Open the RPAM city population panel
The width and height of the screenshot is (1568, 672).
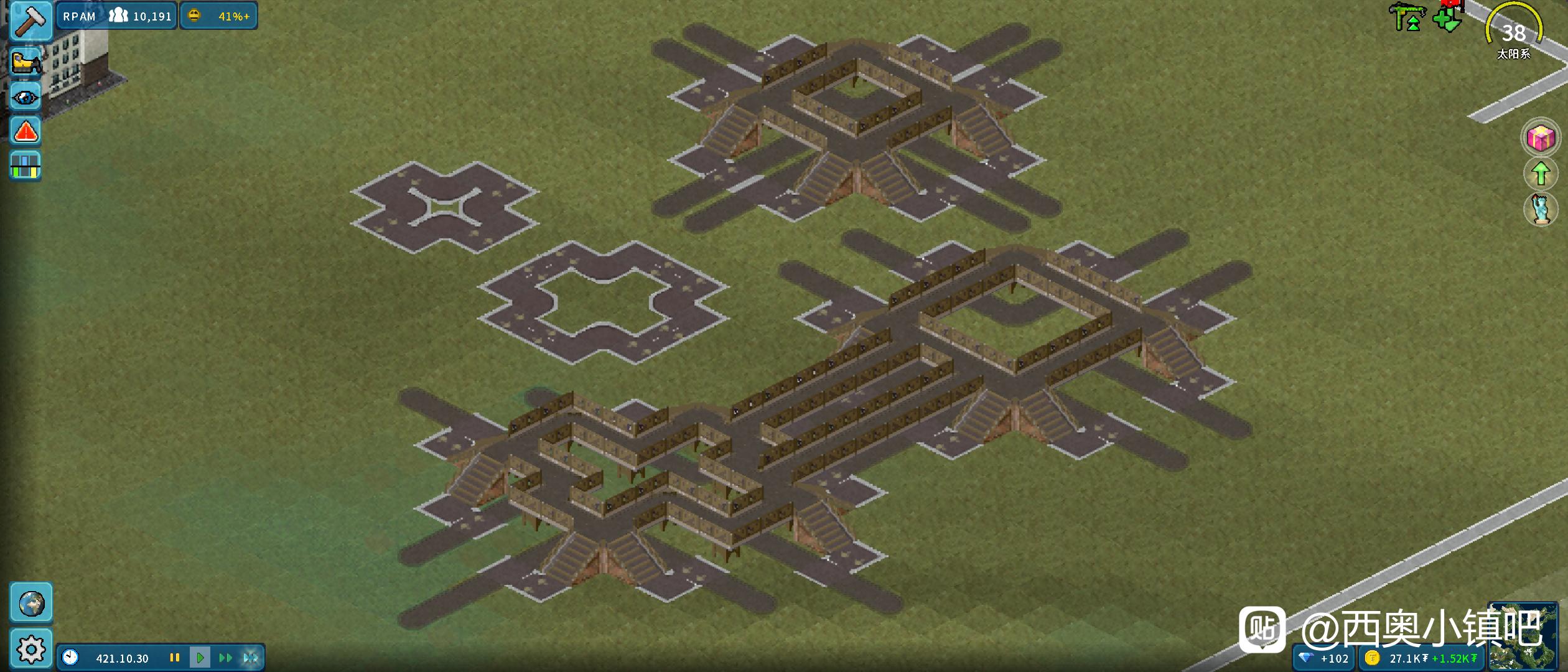(117, 16)
